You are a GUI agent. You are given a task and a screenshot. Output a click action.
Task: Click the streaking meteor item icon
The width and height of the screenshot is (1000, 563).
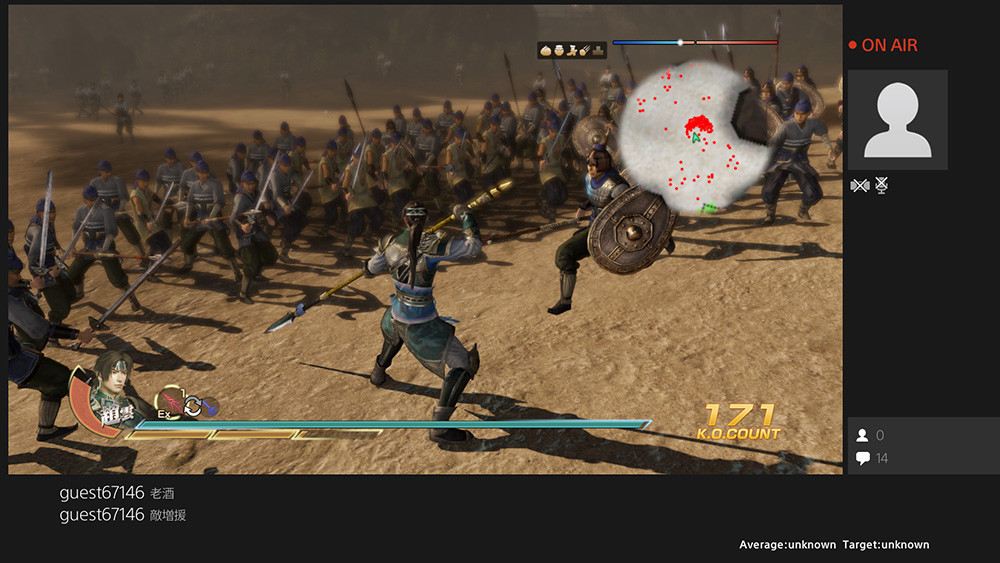585,49
